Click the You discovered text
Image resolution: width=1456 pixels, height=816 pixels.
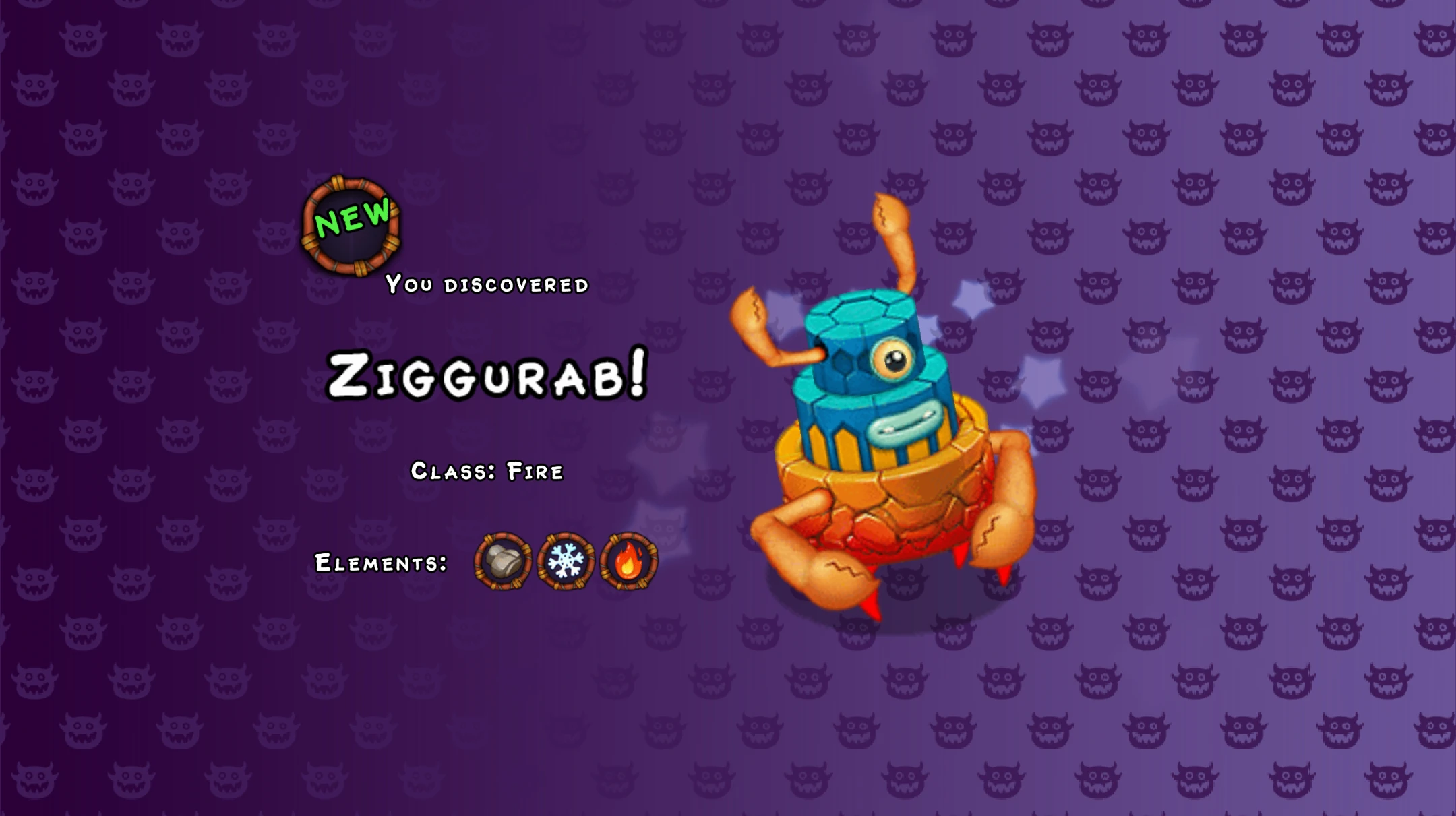[487, 285]
